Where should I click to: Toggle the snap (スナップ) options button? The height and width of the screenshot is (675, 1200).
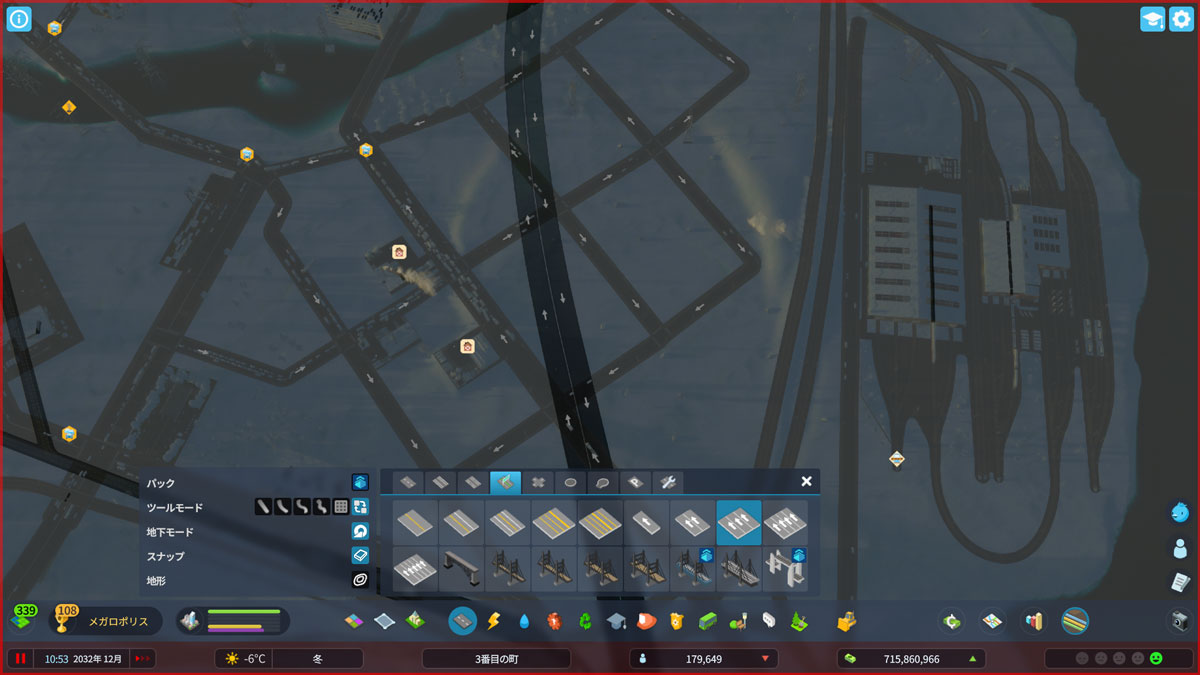(360, 555)
